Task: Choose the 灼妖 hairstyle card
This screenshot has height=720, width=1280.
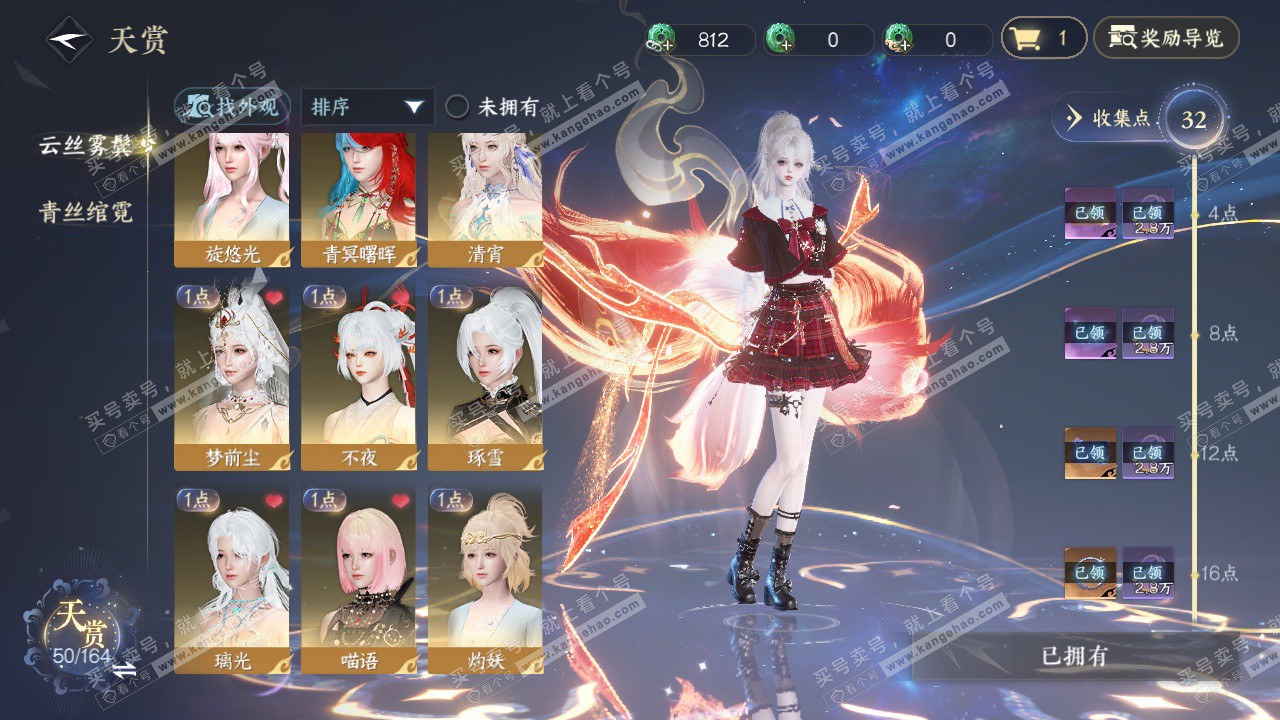Action: 485,580
